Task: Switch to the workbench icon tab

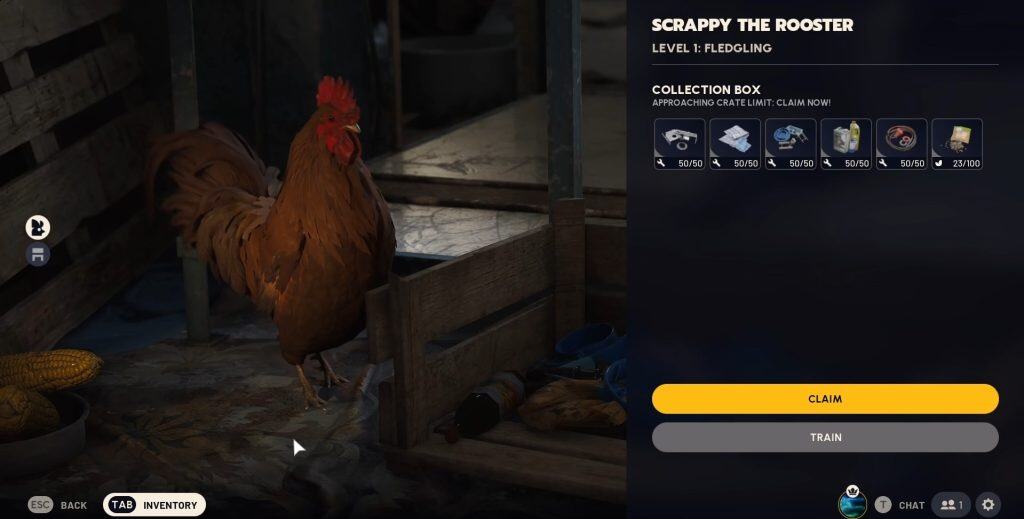Action: (x=37, y=254)
